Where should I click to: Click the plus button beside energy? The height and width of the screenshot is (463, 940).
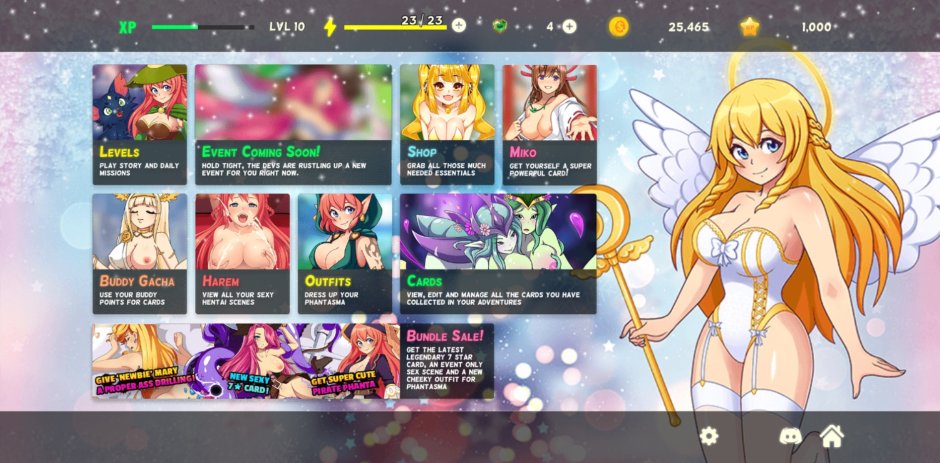click(459, 26)
